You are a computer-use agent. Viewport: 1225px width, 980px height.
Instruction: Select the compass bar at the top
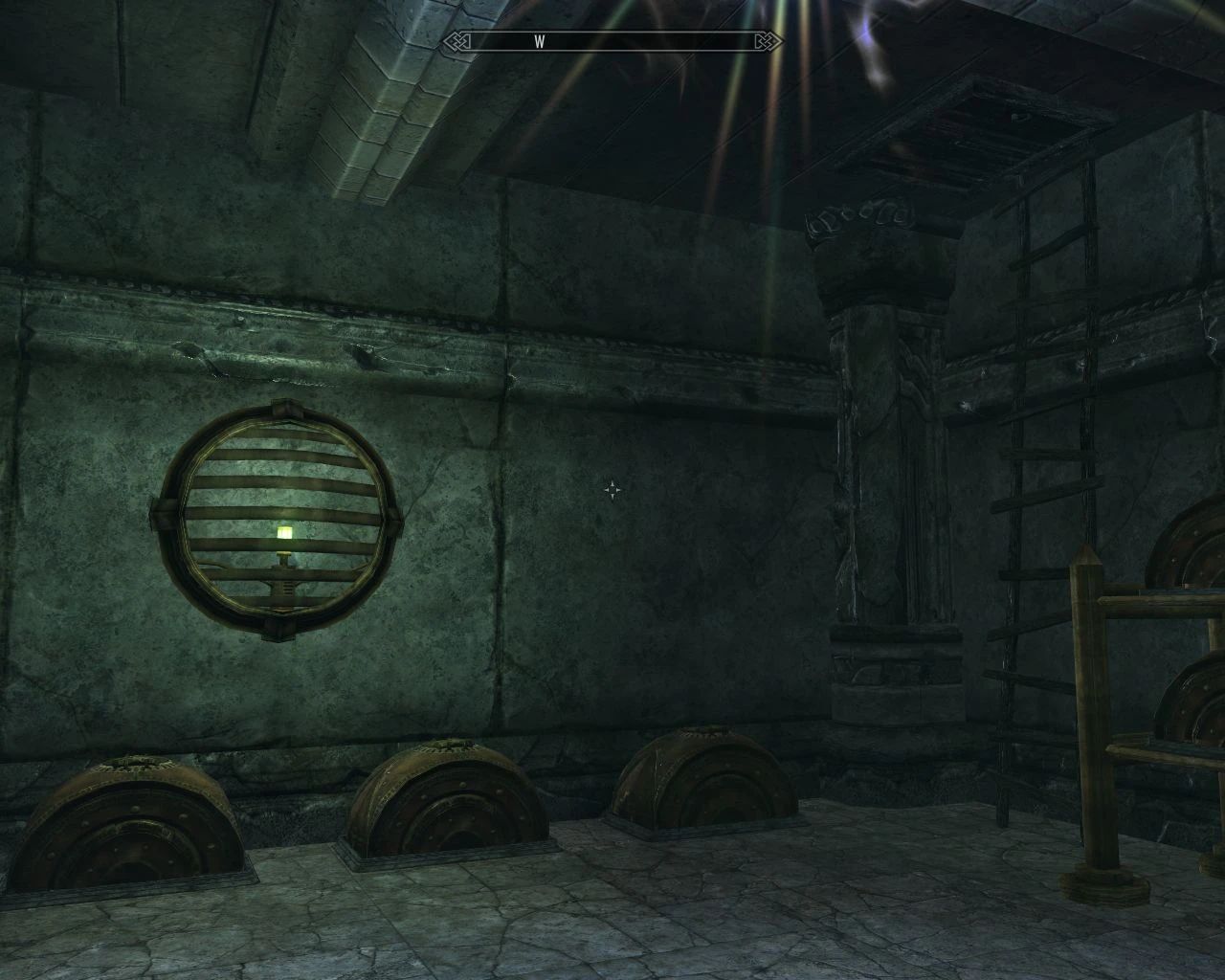point(612,41)
